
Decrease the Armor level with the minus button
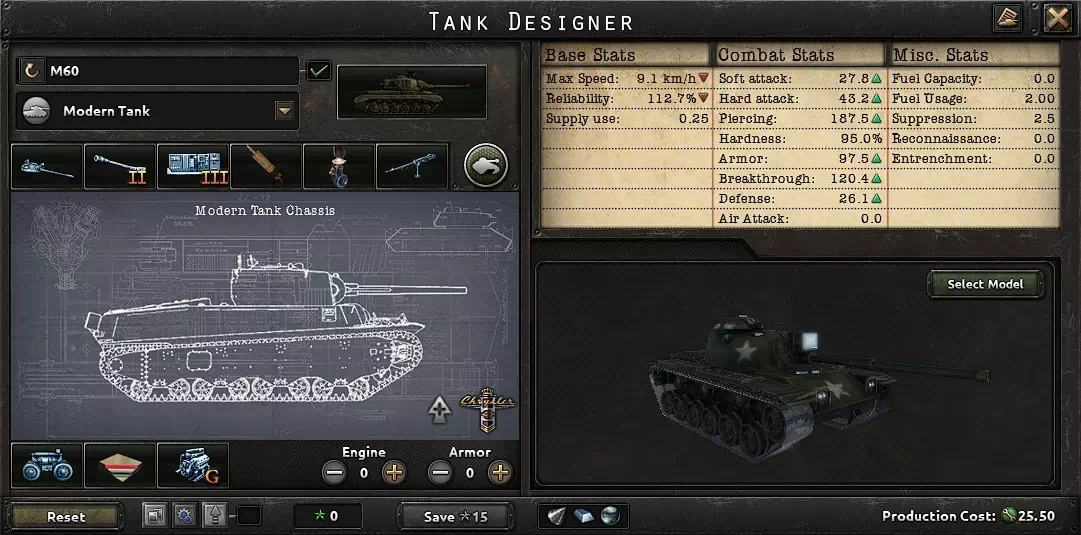click(x=439, y=473)
